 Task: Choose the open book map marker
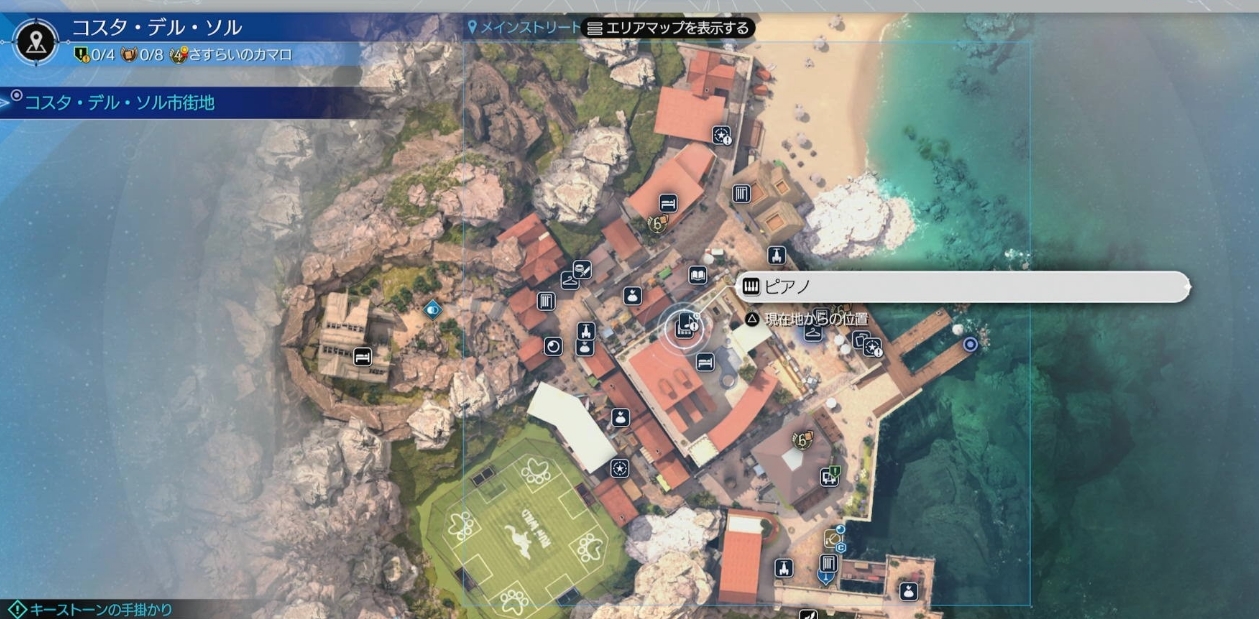click(x=698, y=275)
